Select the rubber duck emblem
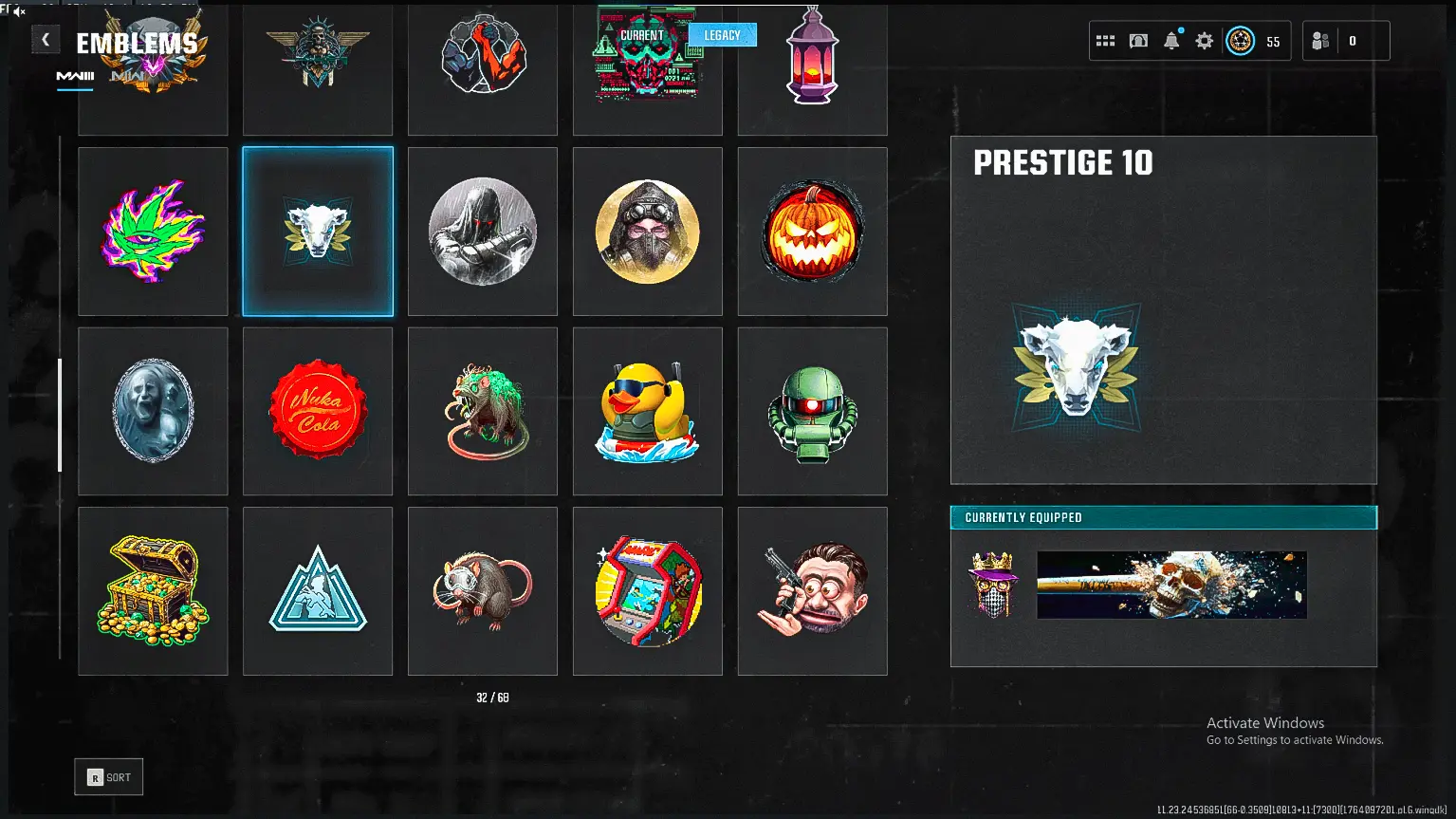 coord(647,411)
